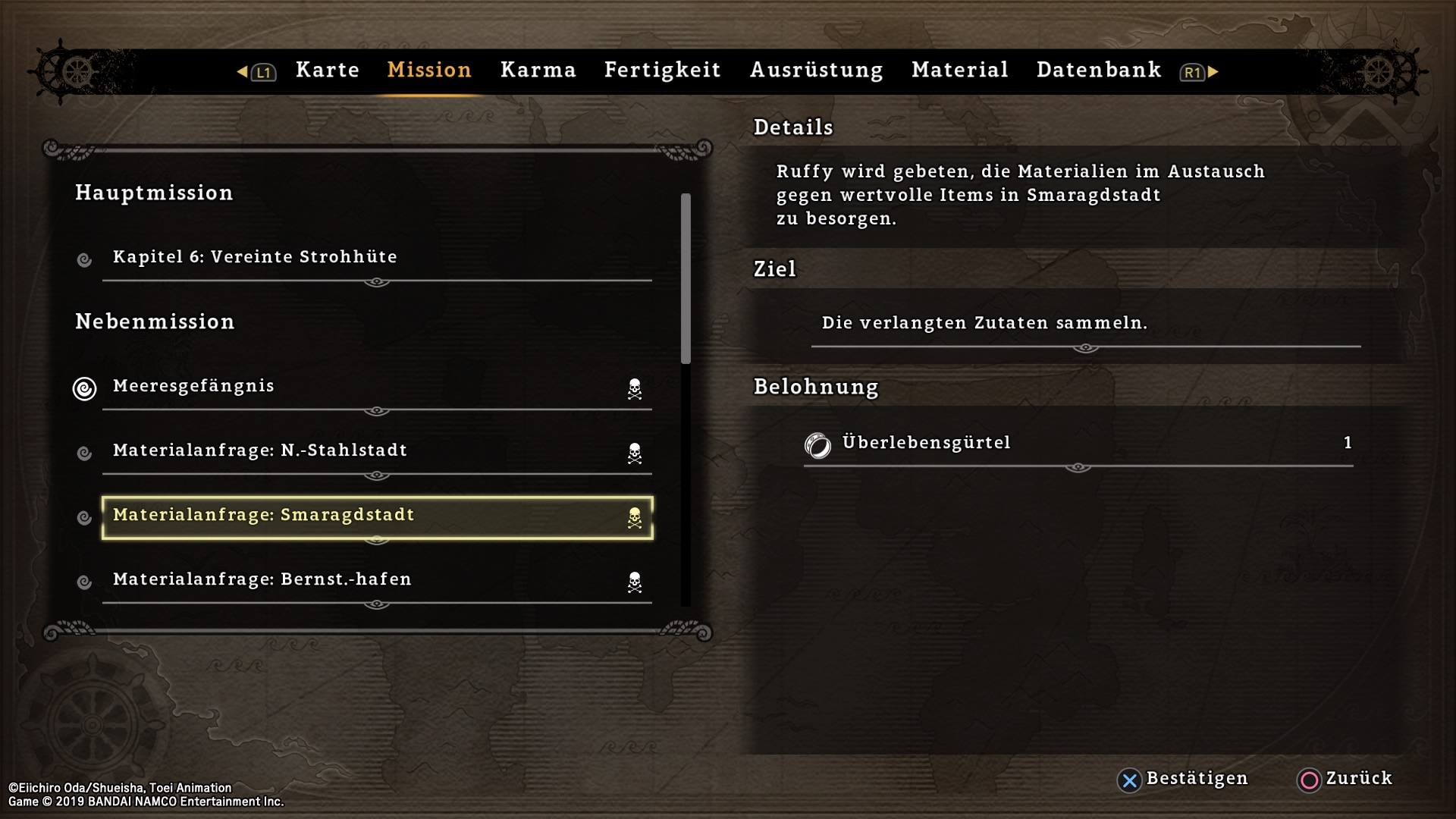The width and height of the screenshot is (1456, 819).
Task: Select main mission Kapitel 6: Vereinte Strohhüte
Action: 376,258
